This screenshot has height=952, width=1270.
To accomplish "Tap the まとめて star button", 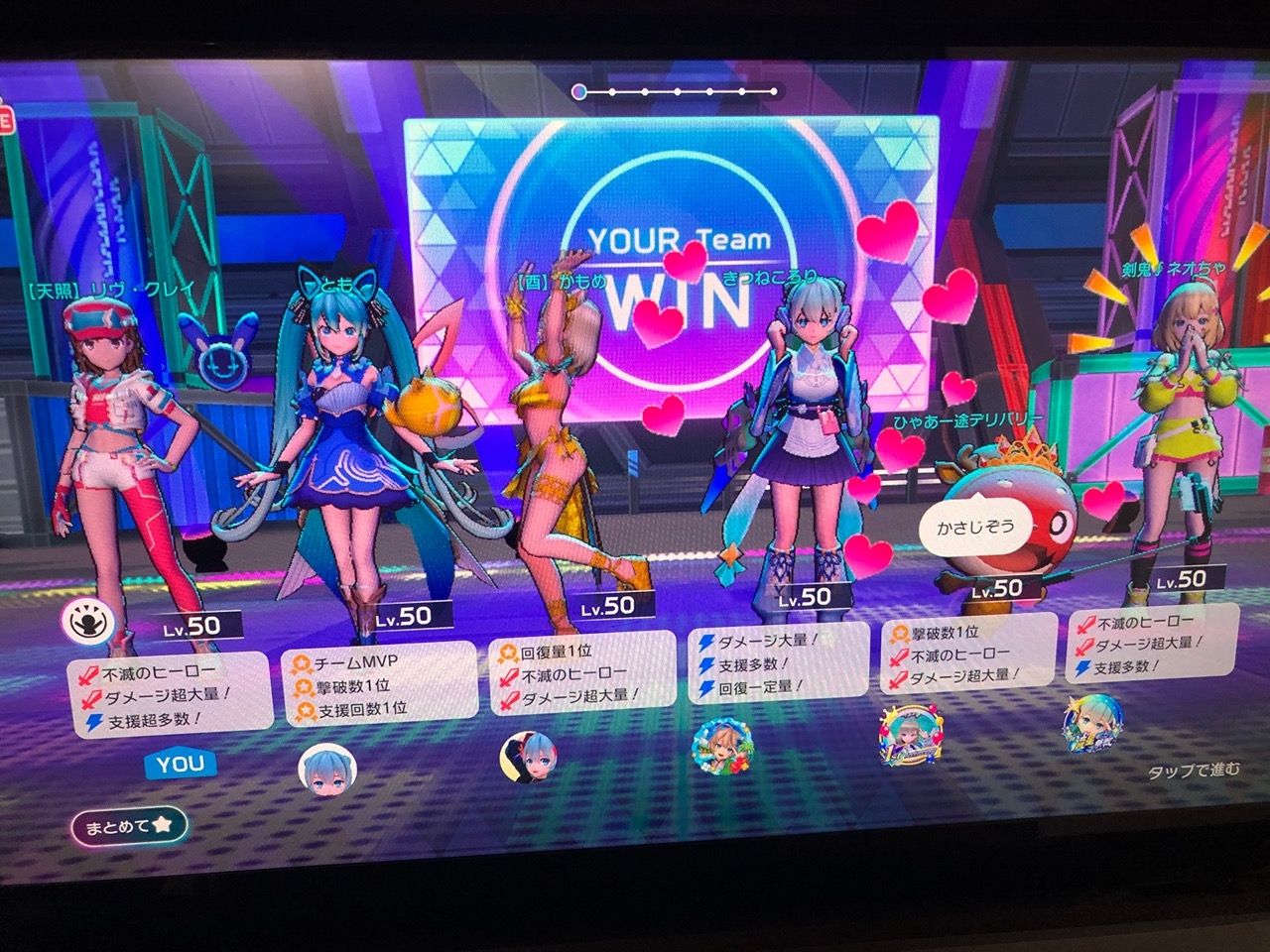I will [x=129, y=825].
